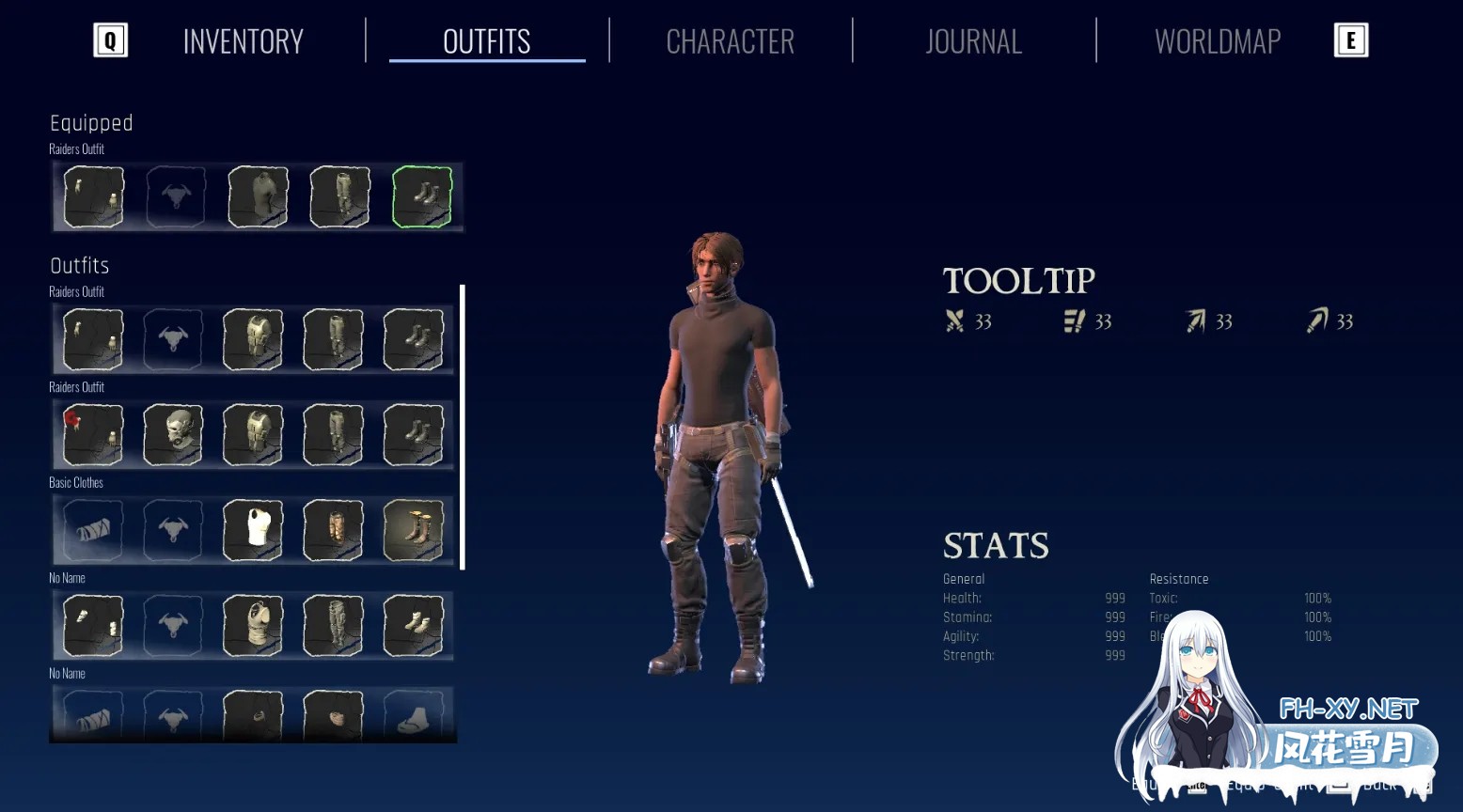Switch to the Inventory tab
1463x812 pixels.
coord(243,41)
